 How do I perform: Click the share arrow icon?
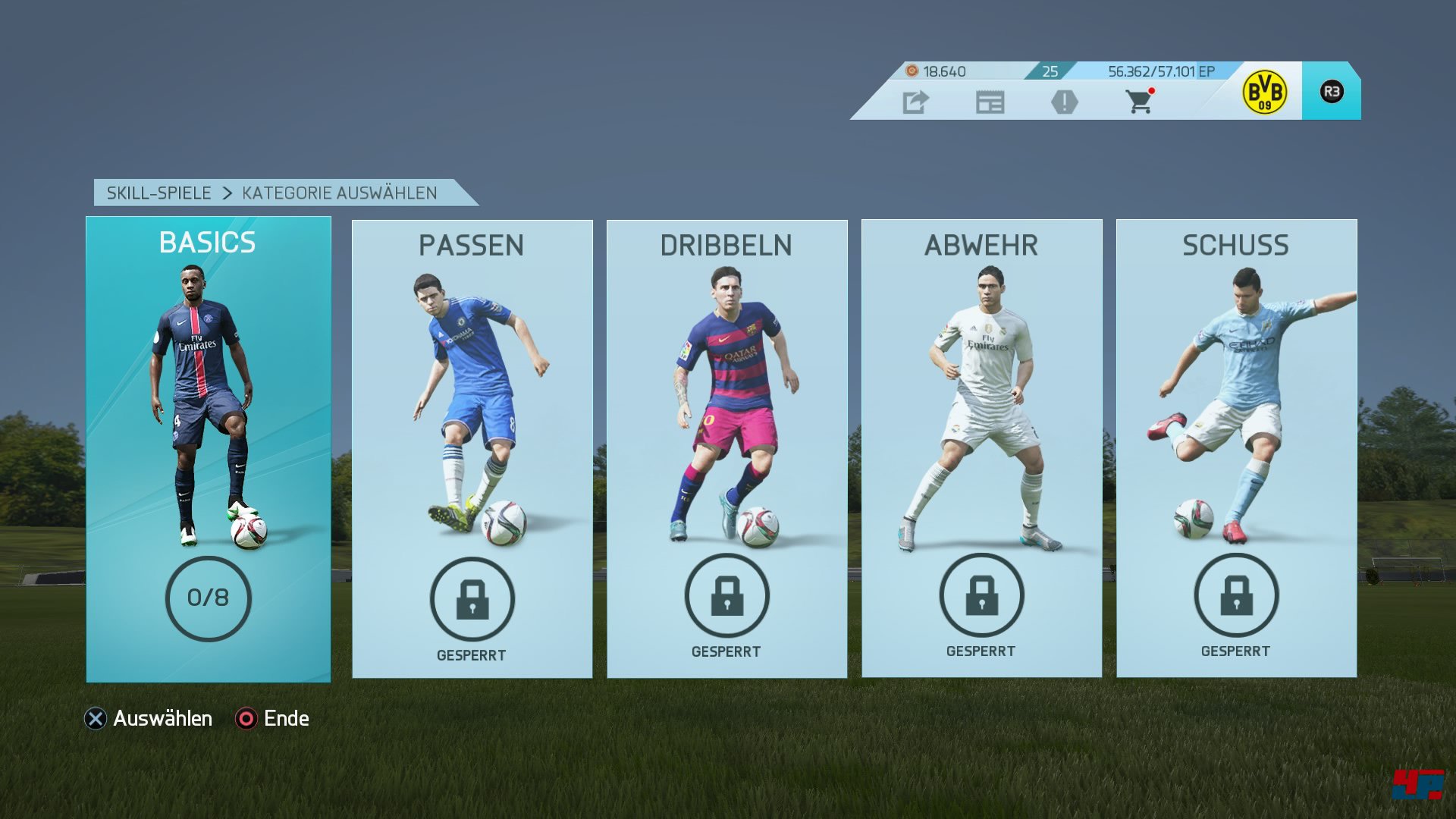pos(915,102)
